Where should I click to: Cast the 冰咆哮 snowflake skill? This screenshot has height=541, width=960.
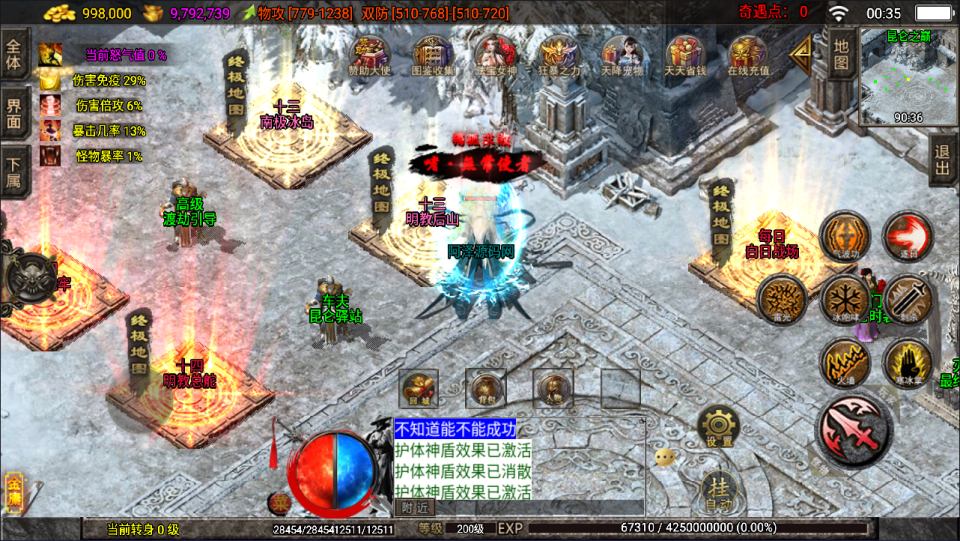(x=844, y=298)
